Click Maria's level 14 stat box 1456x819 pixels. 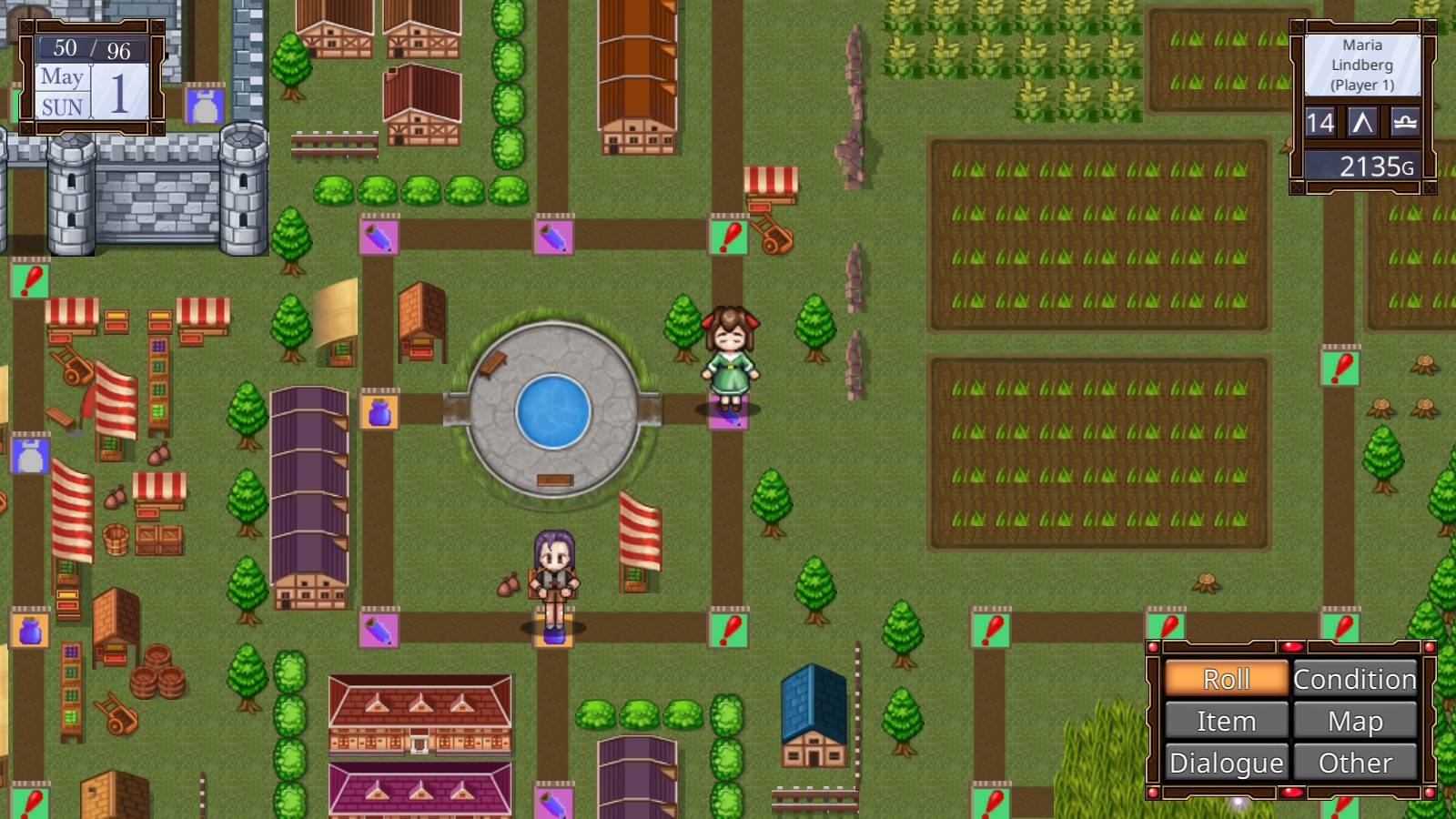point(1320,123)
